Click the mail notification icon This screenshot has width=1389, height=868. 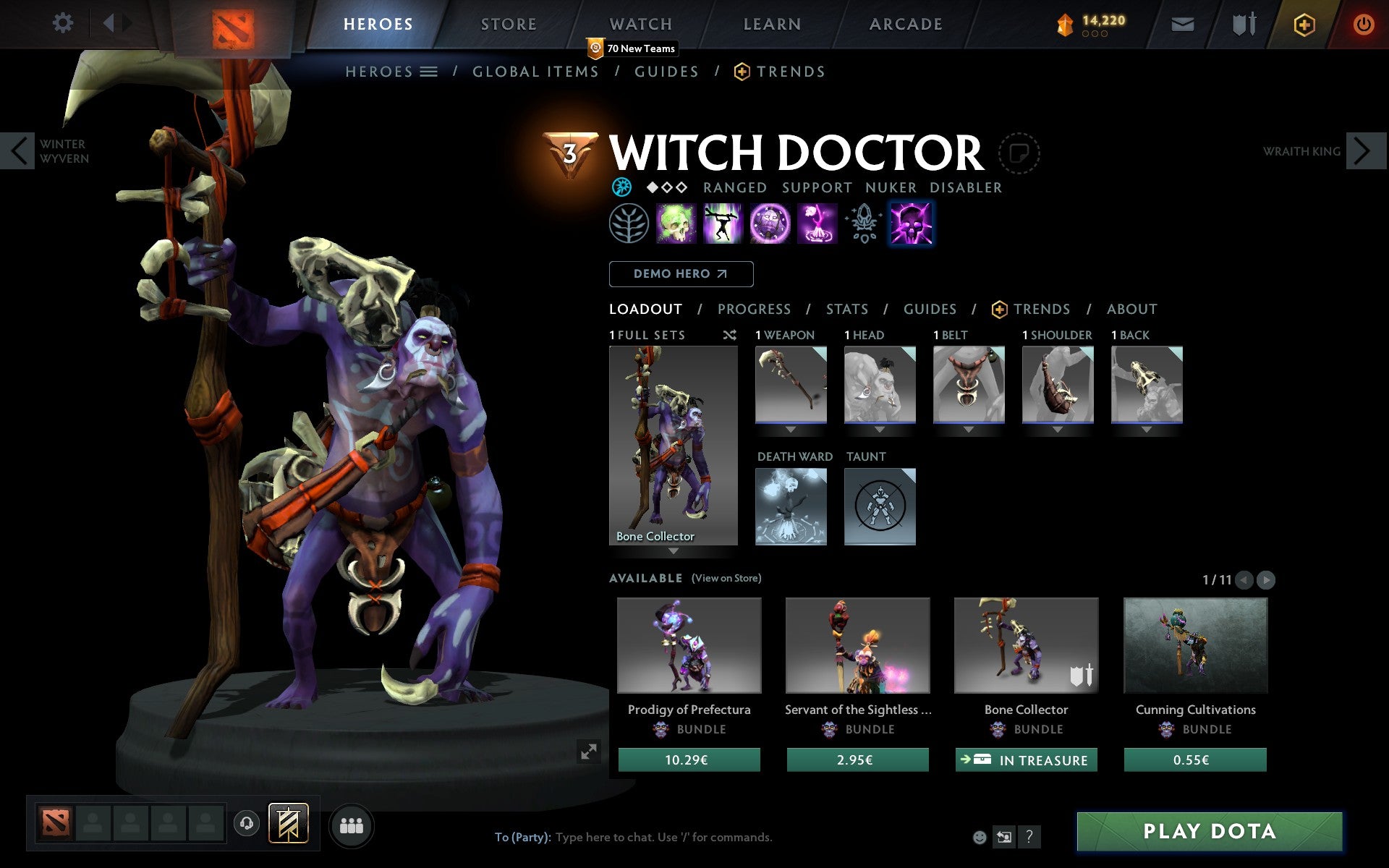[1182, 23]
